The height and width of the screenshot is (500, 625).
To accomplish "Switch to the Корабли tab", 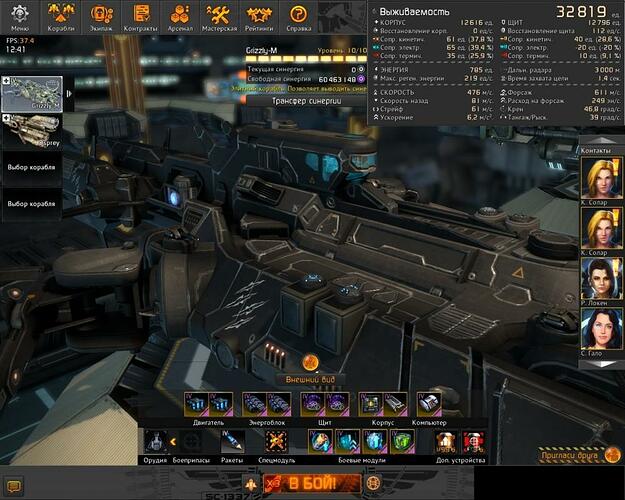I will [x=62, y=17].
